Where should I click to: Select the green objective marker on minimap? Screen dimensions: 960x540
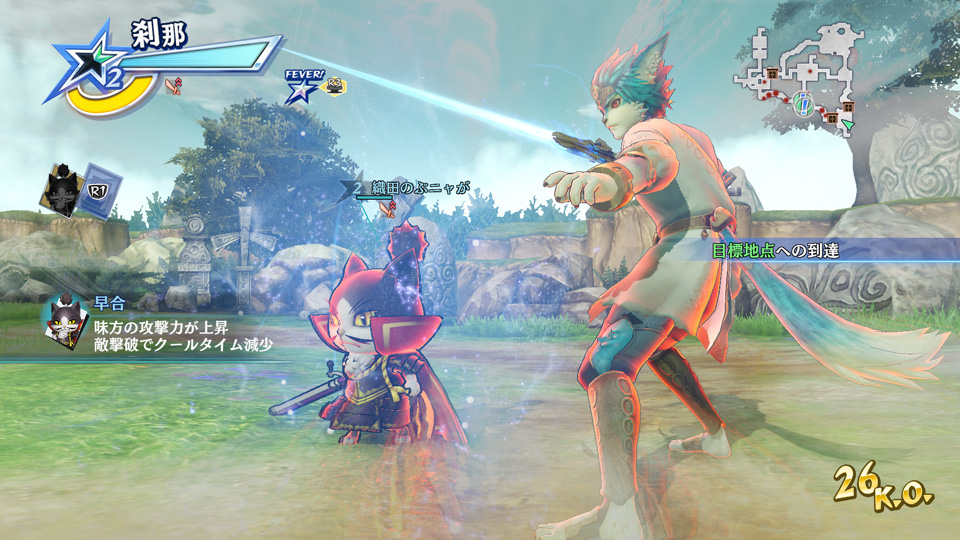tap(803, 103)
